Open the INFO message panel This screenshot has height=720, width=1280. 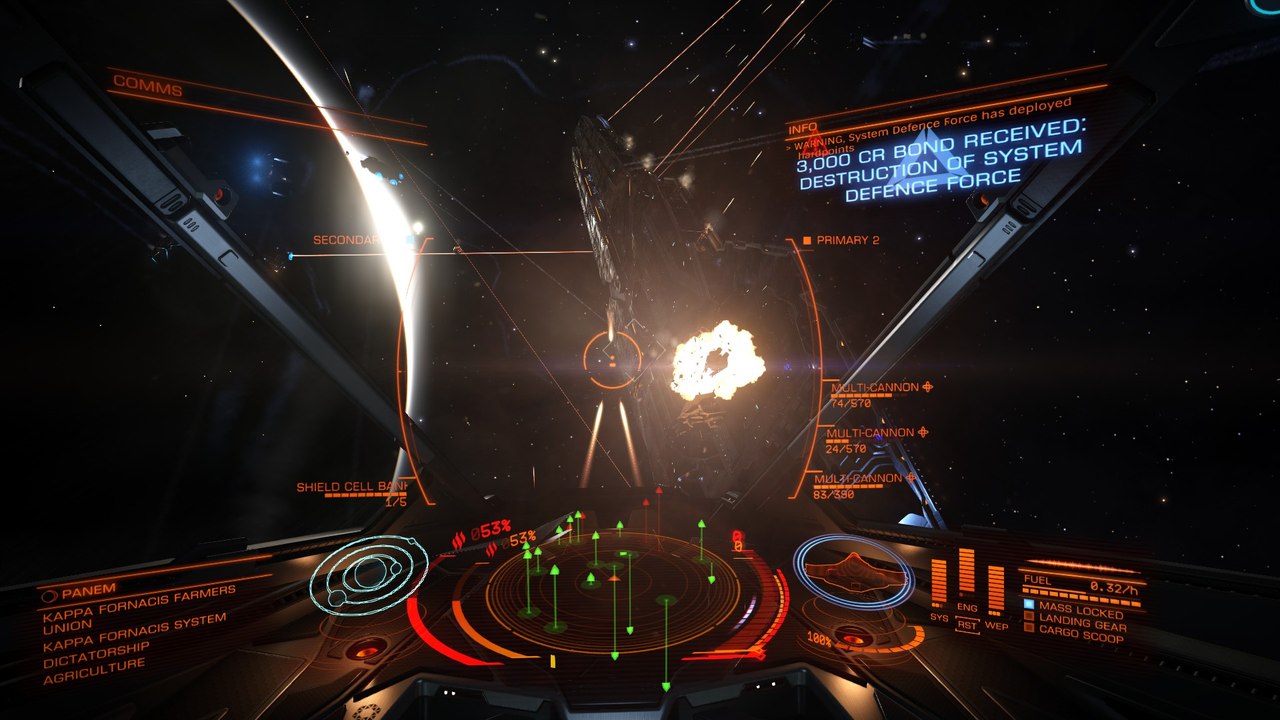point(802,130)
